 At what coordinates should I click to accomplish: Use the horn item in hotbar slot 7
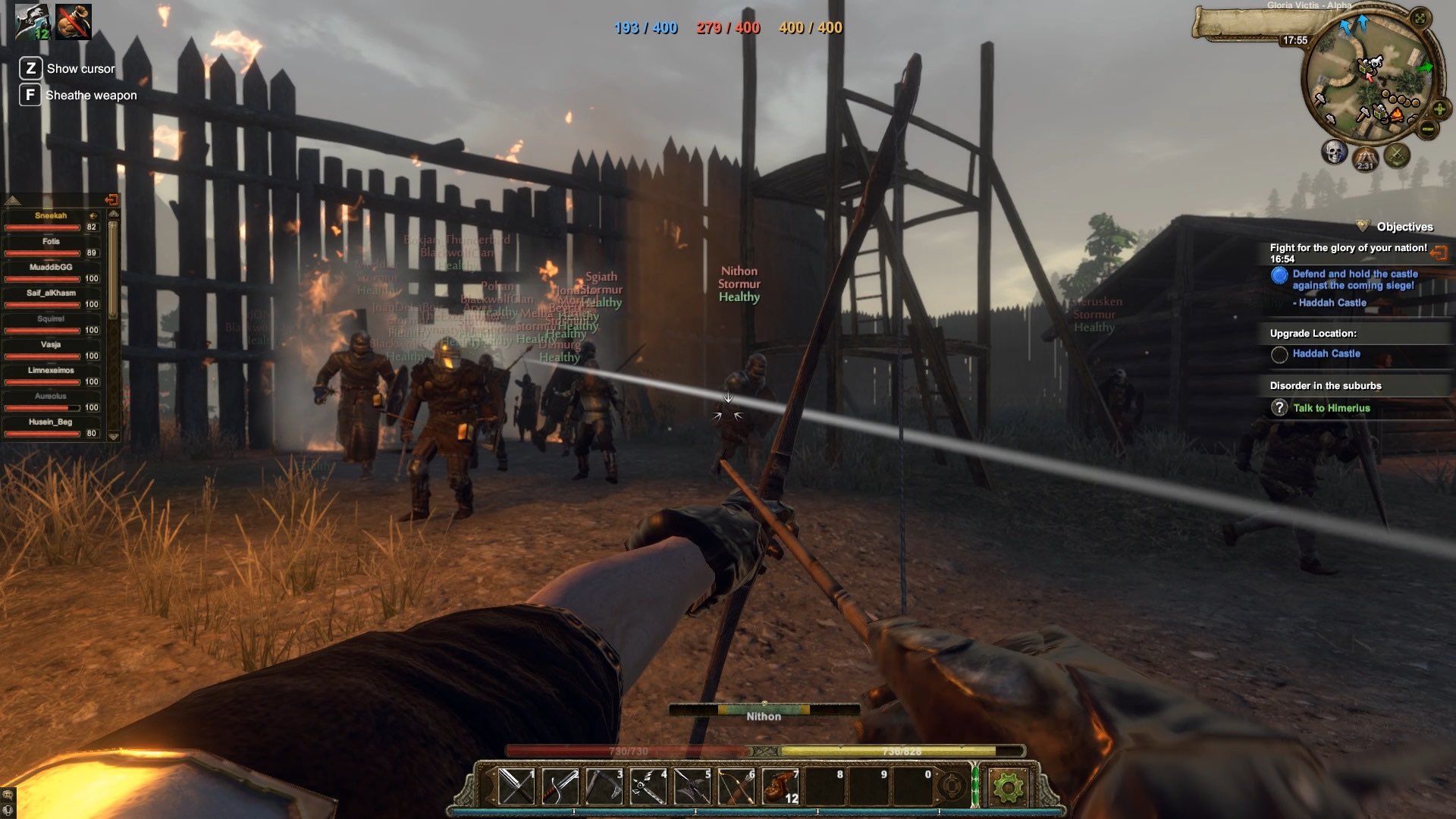point(779,786)
